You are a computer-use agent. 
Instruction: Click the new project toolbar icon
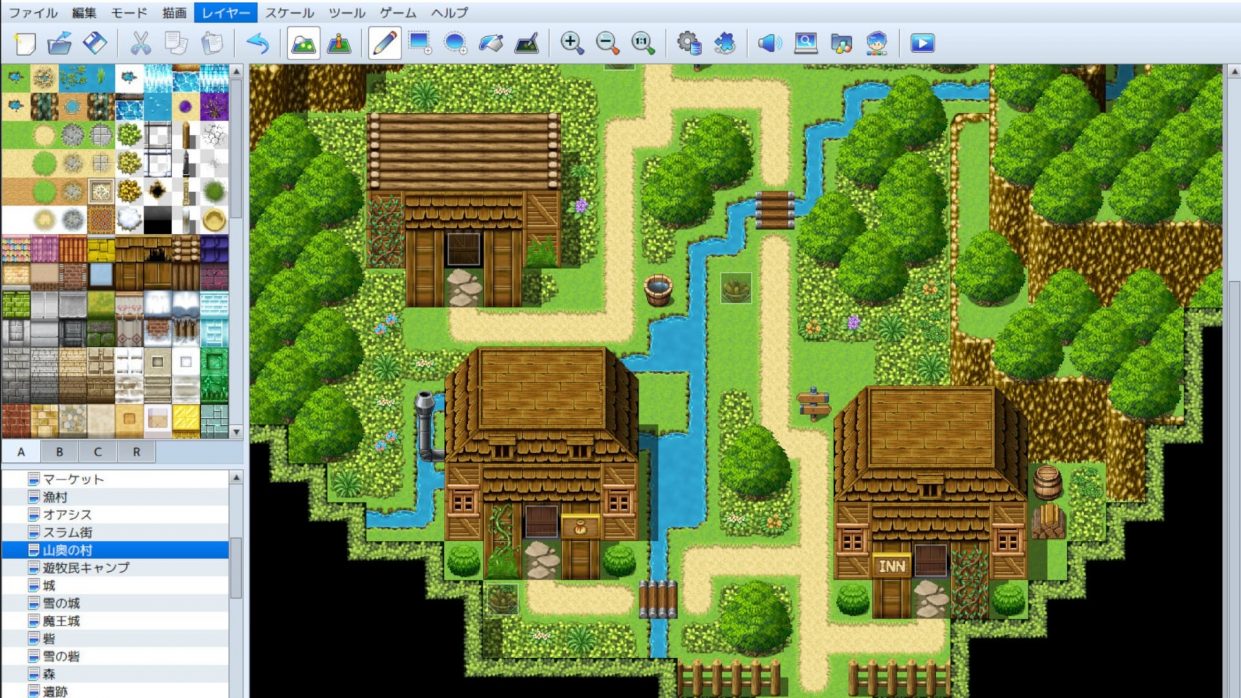pos(25,44)
